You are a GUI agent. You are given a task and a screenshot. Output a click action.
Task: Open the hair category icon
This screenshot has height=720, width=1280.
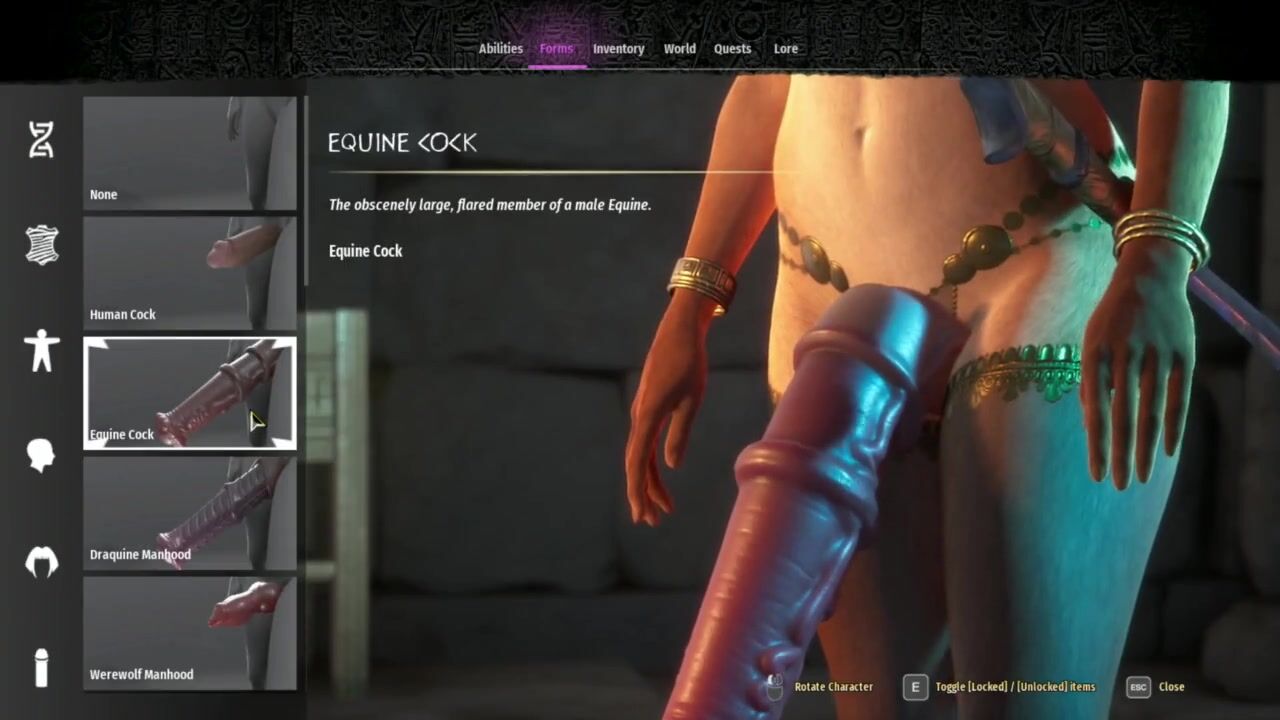pos(41,562)
